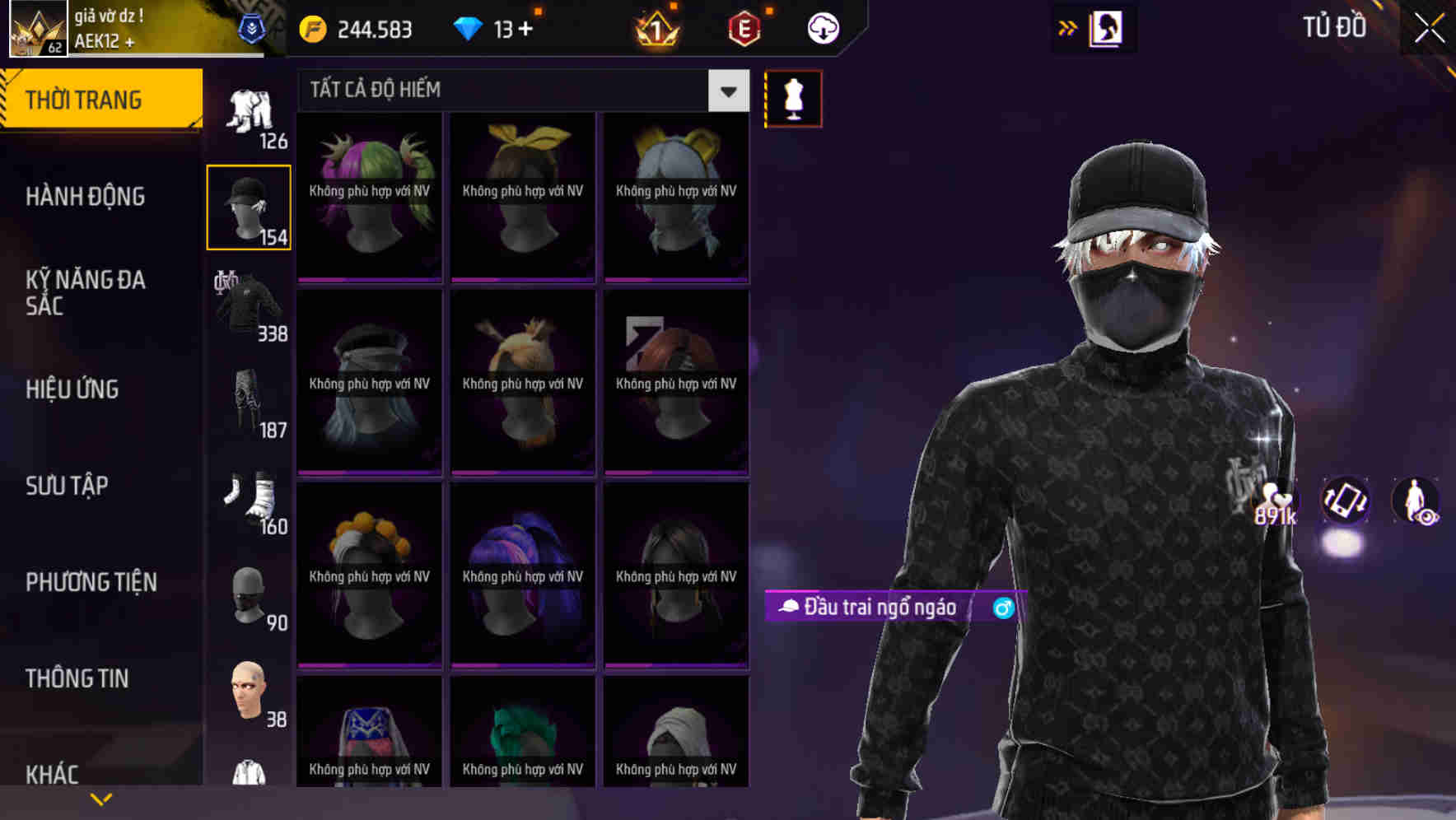Screen dimensions: 1456x820
Task: Select the purple ponytail hairstyle thumbnail
Action: point(522,574)
